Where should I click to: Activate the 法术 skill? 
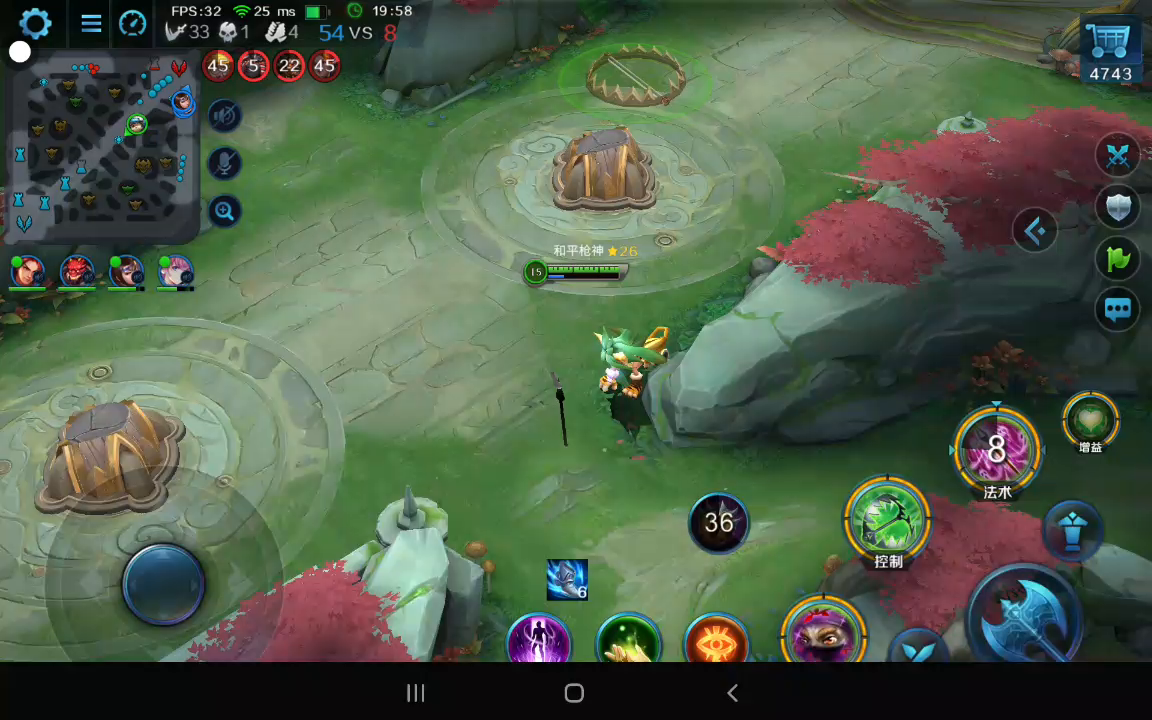tap(997, 450)
